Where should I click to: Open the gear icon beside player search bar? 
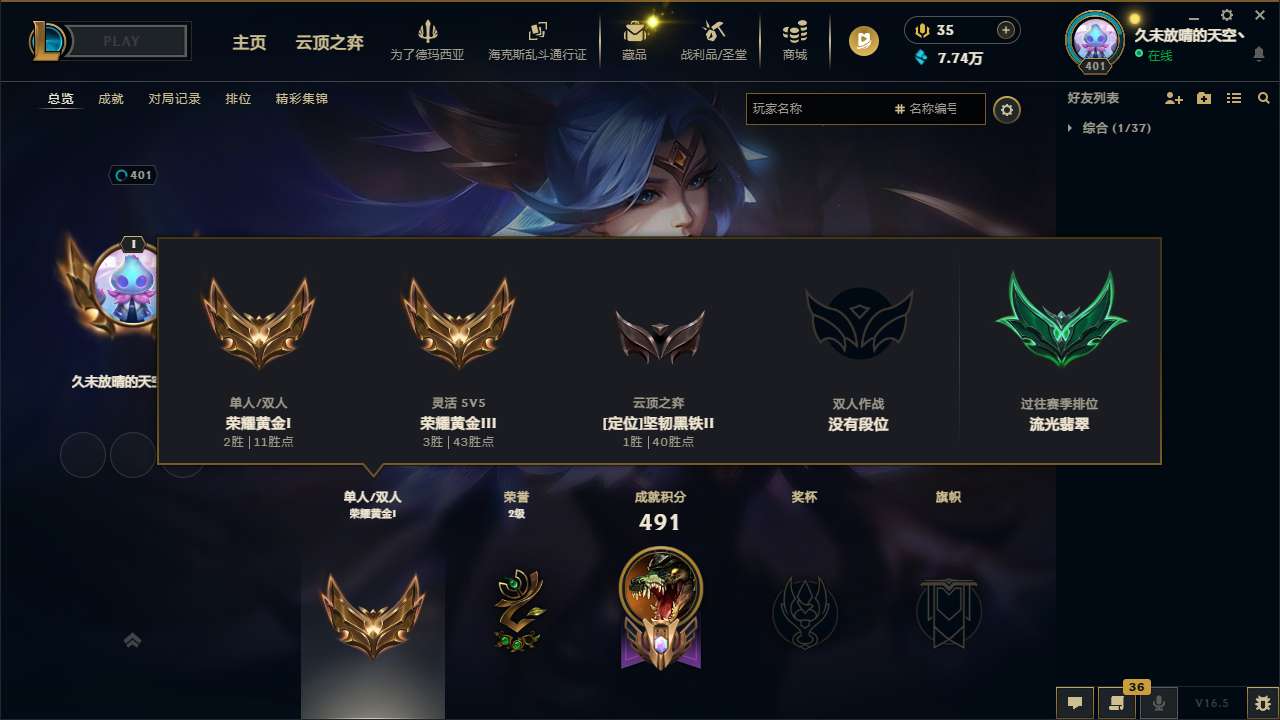click(1007, 109)
